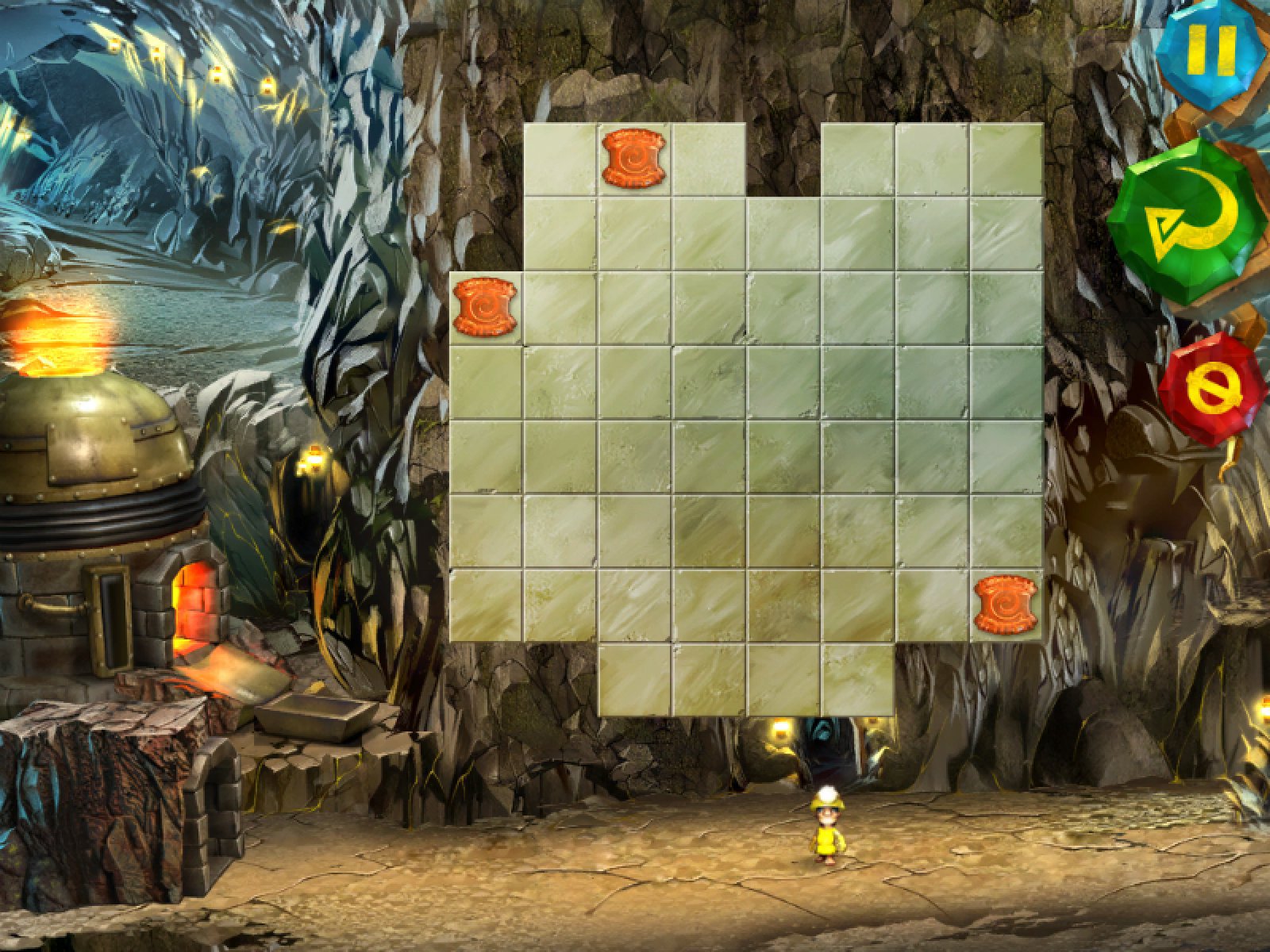This screenshot has width=1270, height=952.
Task: Choose the orange spiral tile at the bottom right
Action: coord(1006,605)
